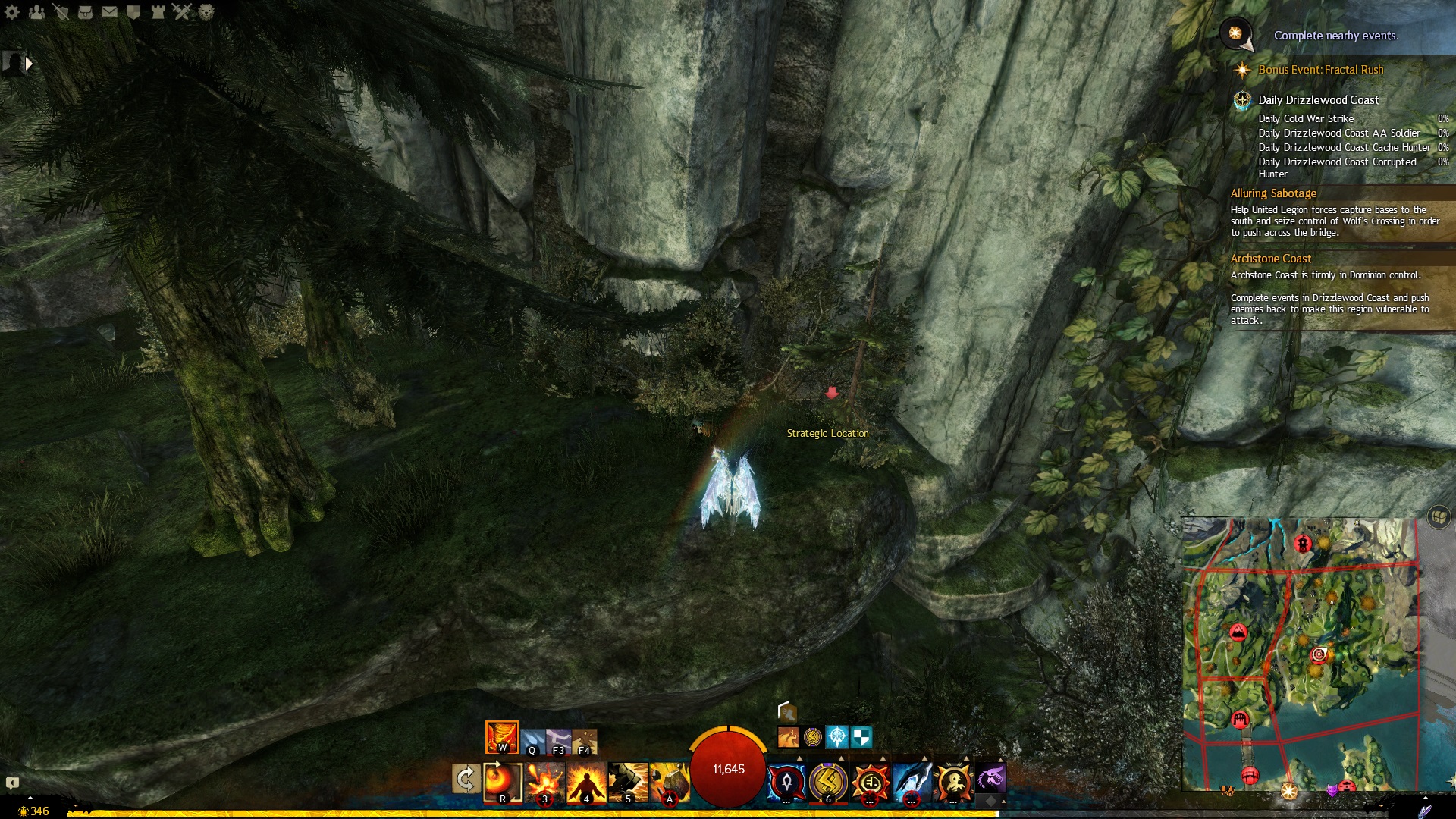Select the Alluring Sabotage event objective
Image resolution: width=1456 pixels, height=819 pixels.
(x=1273, y=193)
